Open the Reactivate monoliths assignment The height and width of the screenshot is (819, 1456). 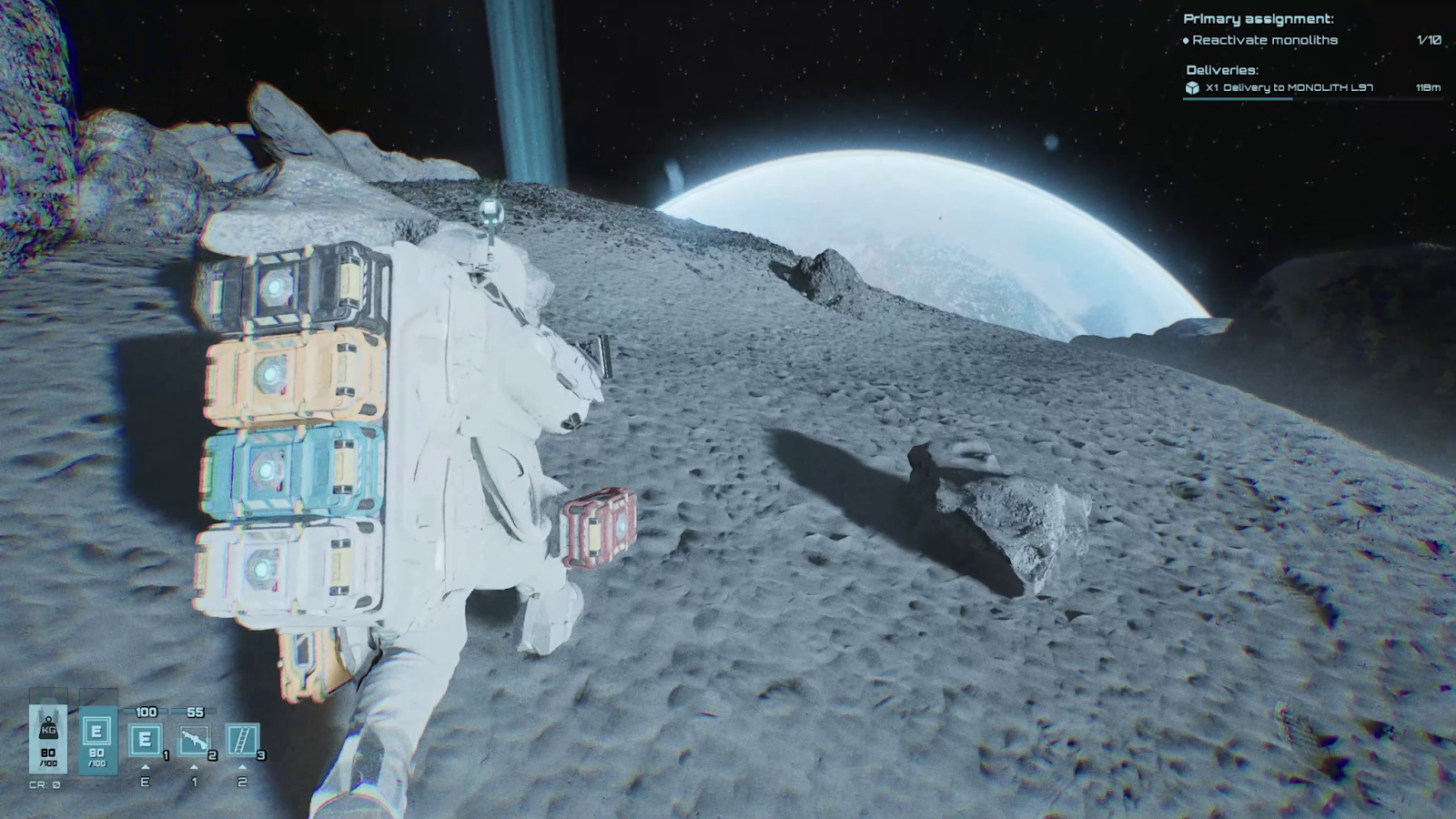(1265, 40)
